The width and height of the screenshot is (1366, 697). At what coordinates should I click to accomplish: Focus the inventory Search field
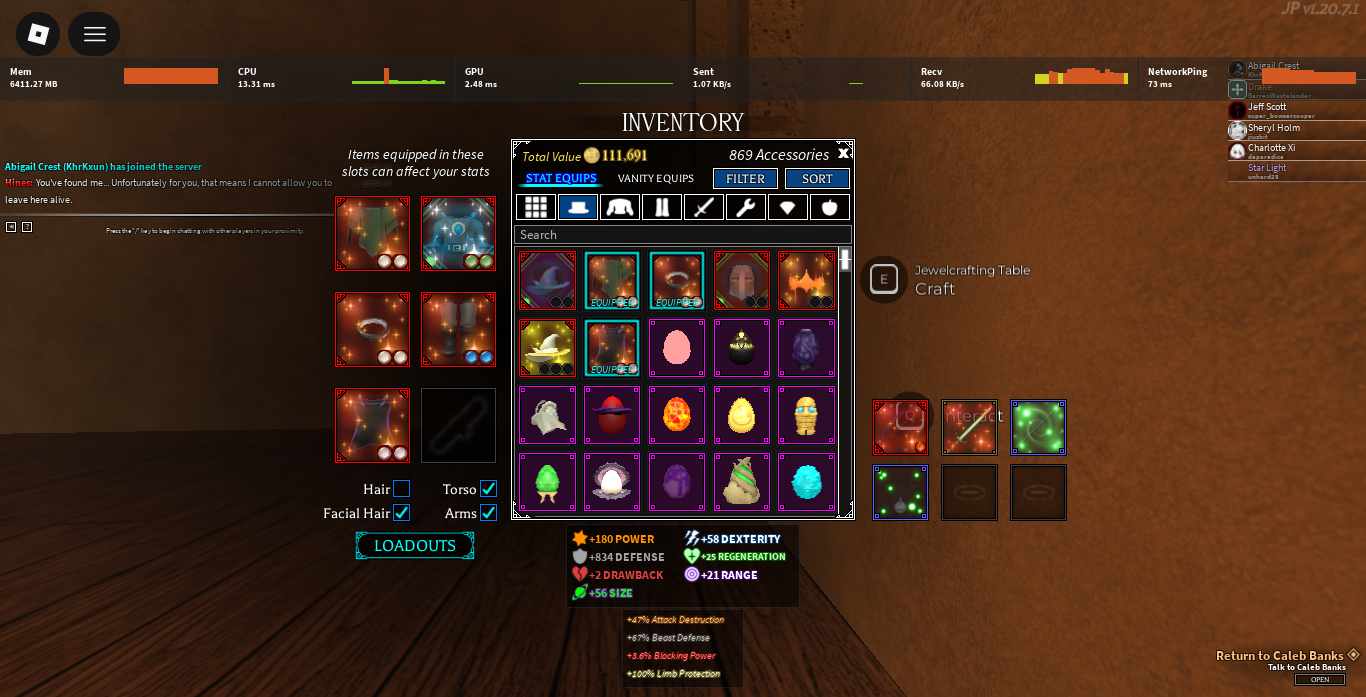coord(682,235)
